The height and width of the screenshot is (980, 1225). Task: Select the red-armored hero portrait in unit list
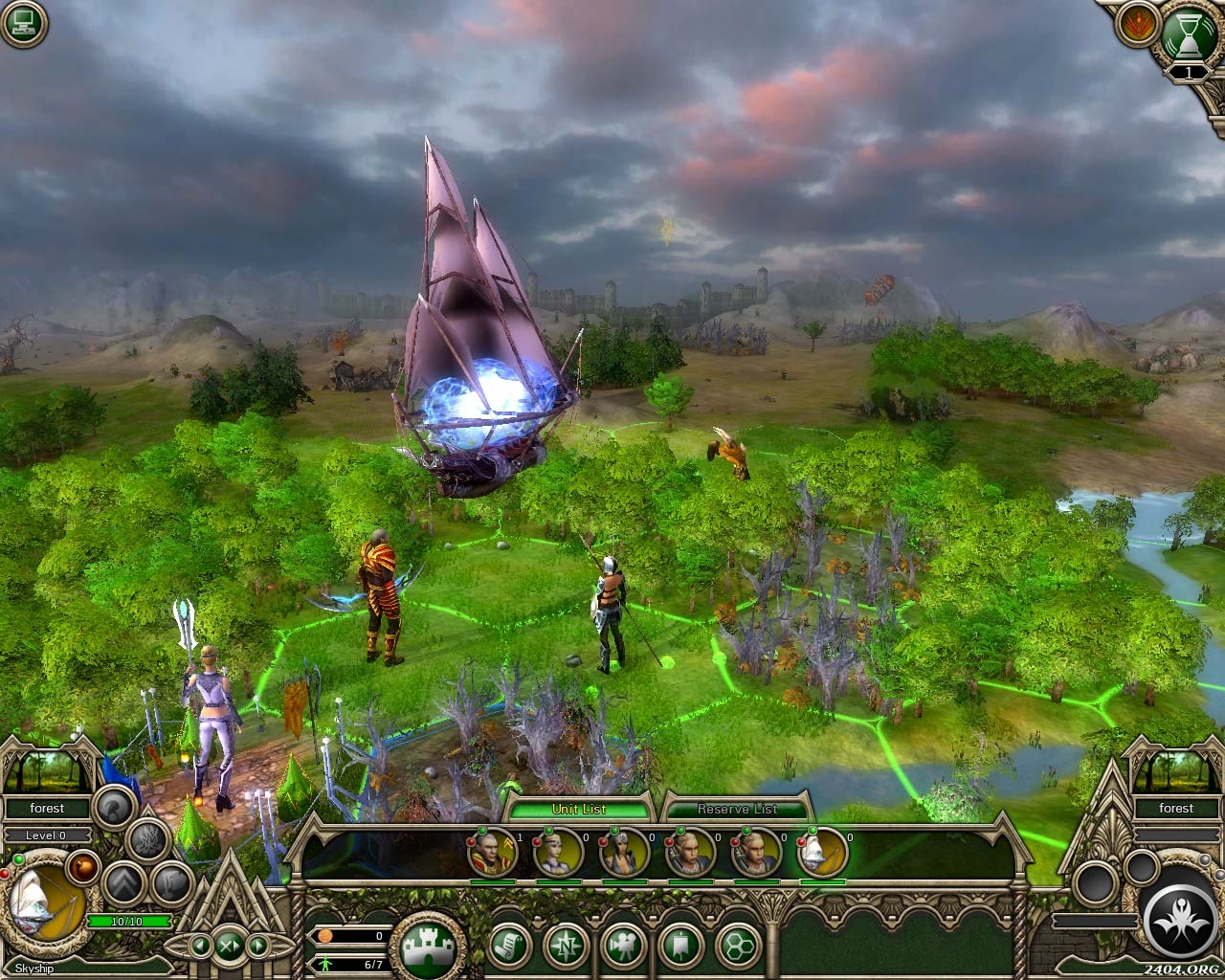(492, 853)
